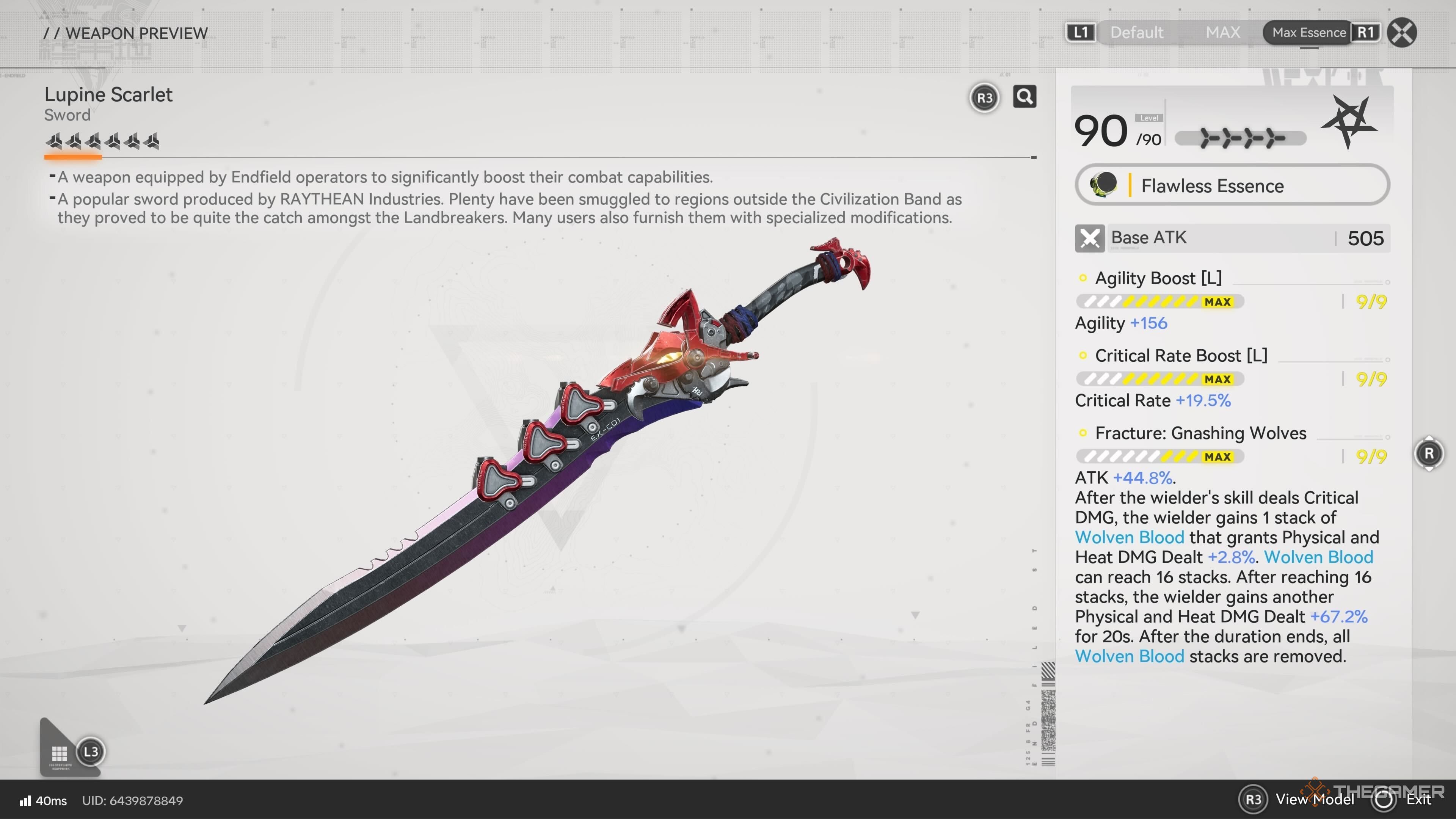This screenshot has width=1456, height=819.
Task: Close the weapon preview screen
Action: (x=1402, y=32)
